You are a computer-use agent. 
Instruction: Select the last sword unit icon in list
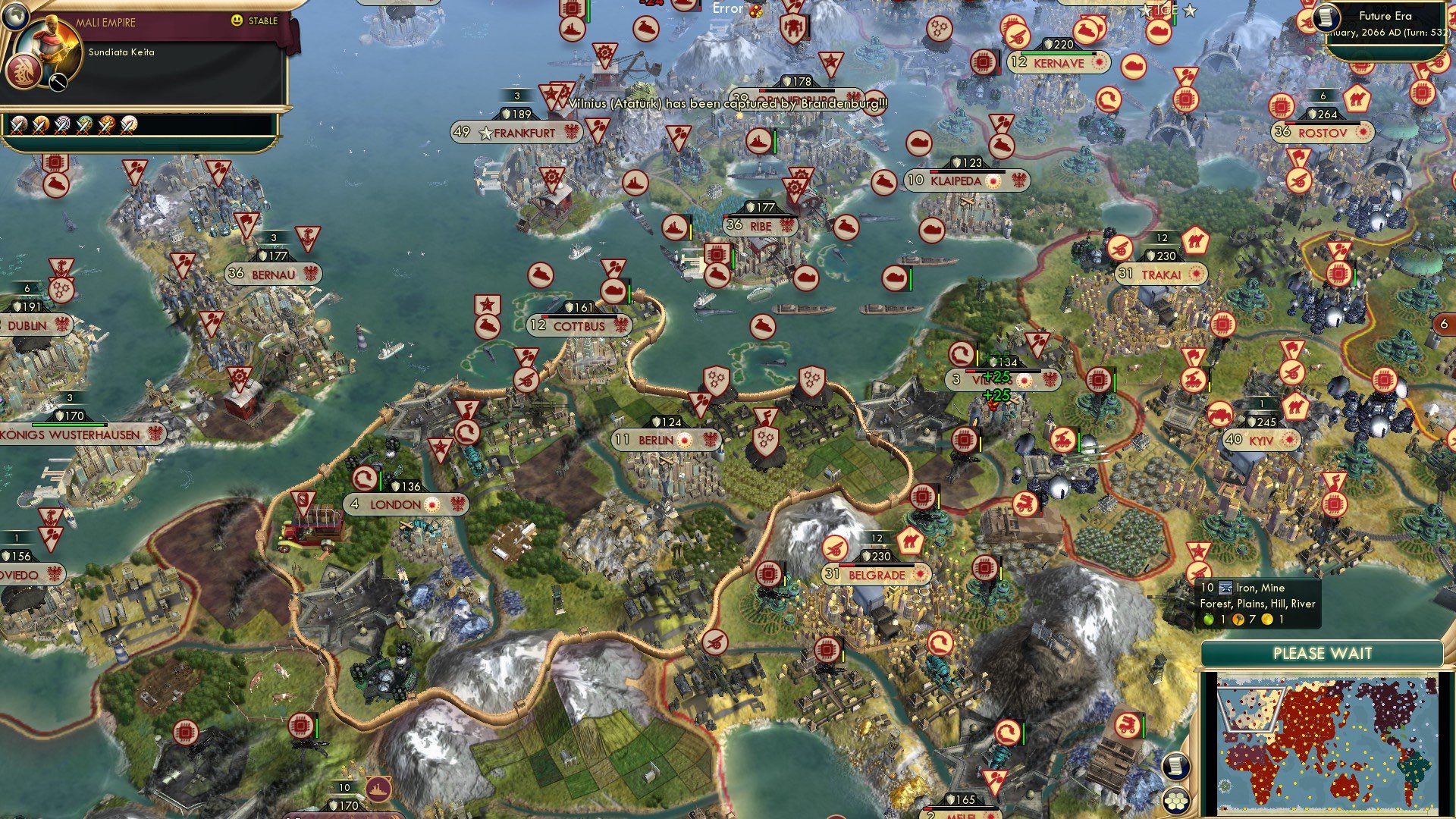[x=128, y=124]
